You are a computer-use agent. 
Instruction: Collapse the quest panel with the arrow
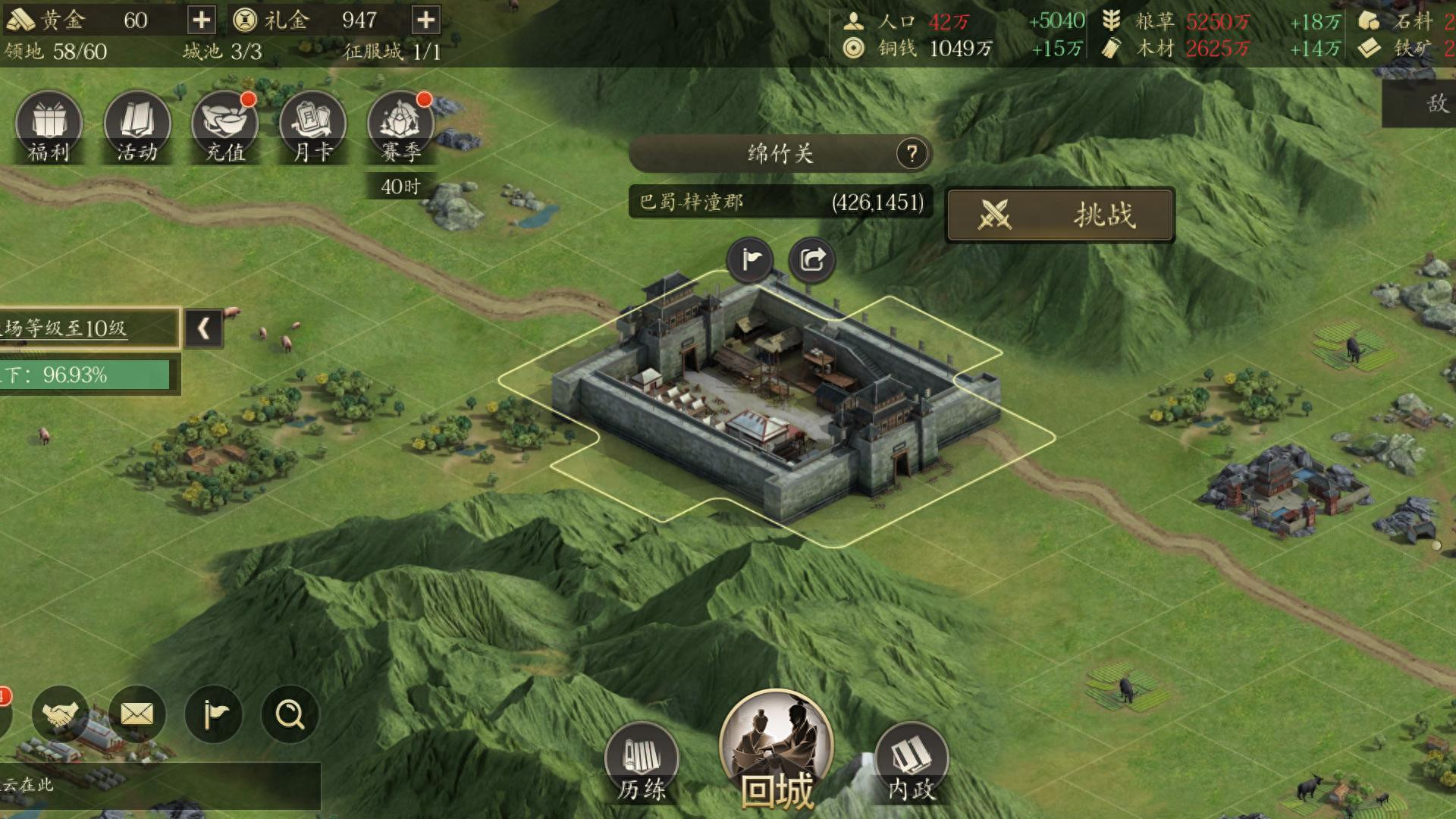203,328
